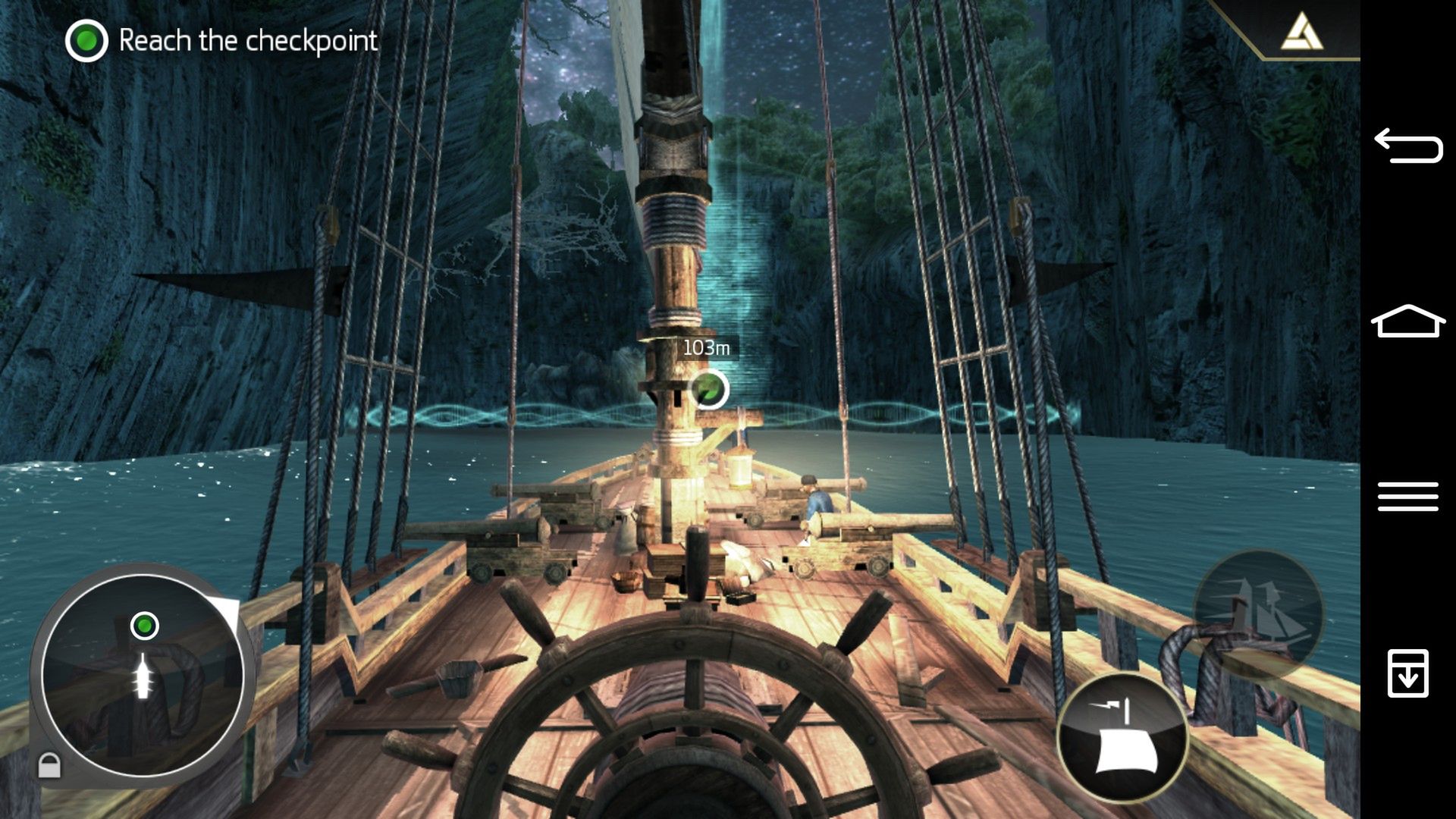Tap the sail speed button
Screen dimensions: 1456x819
pos(1122,737)
